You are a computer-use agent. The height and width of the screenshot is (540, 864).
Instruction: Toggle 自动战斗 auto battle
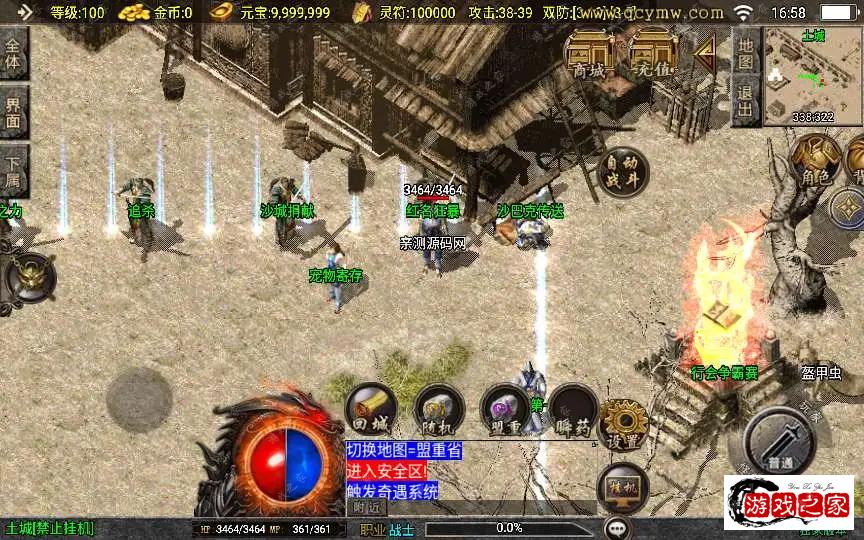click(624, 172)
